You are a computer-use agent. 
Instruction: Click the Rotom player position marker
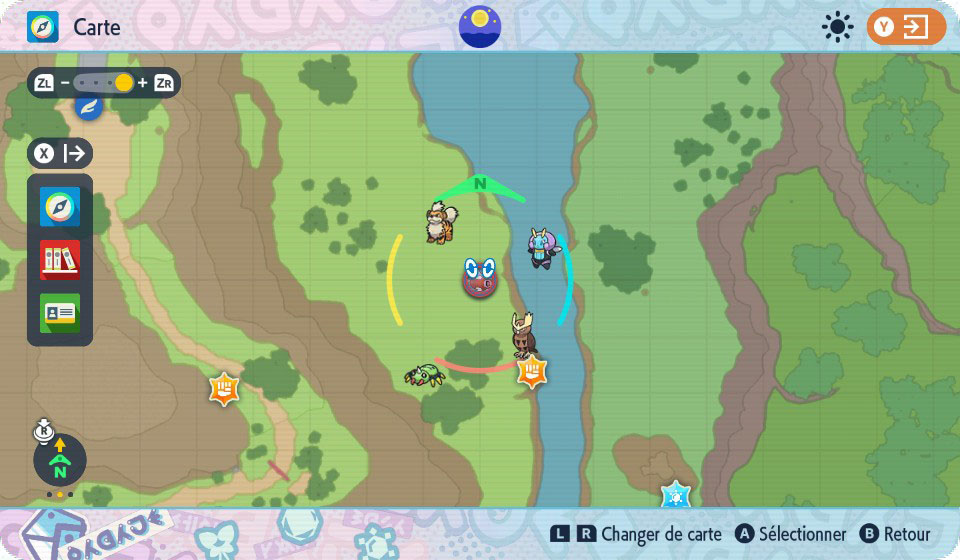pos(480,277)
